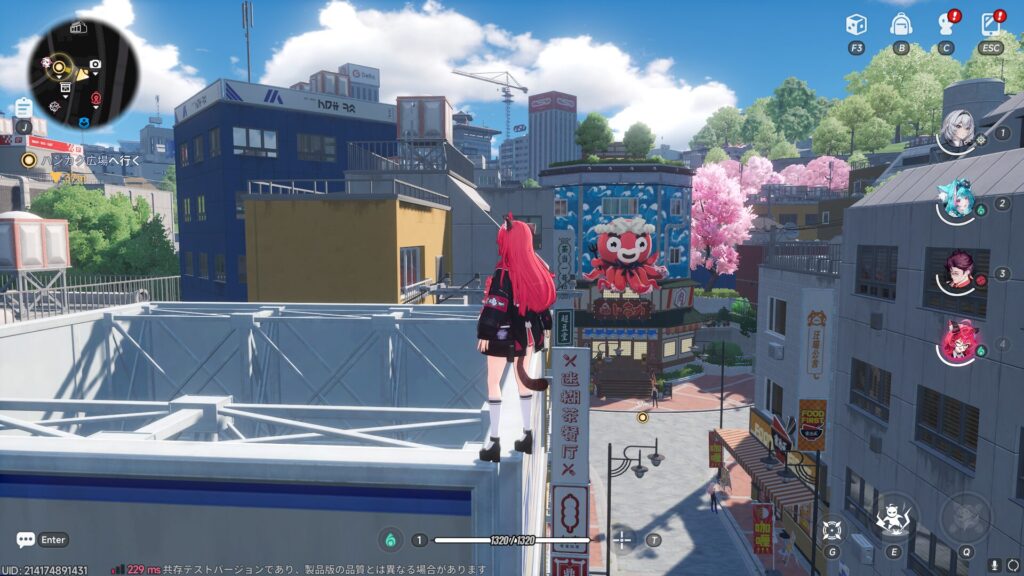Open the chat speech bubble

[26, 540]
